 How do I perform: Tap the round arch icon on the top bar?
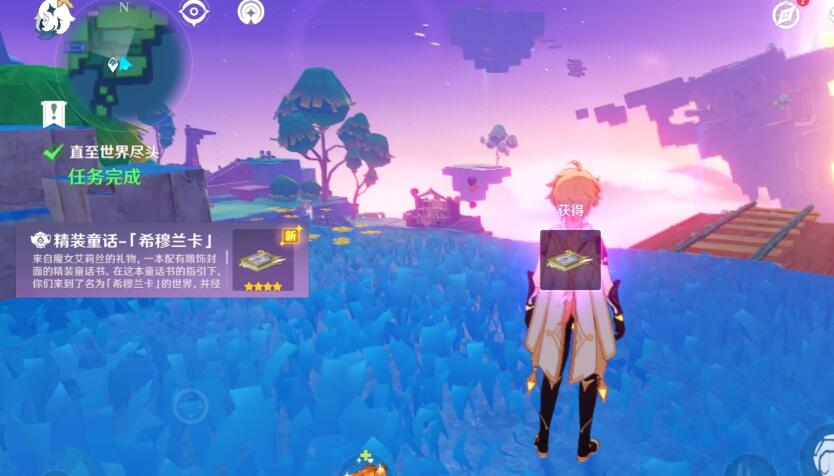point(251,12)
